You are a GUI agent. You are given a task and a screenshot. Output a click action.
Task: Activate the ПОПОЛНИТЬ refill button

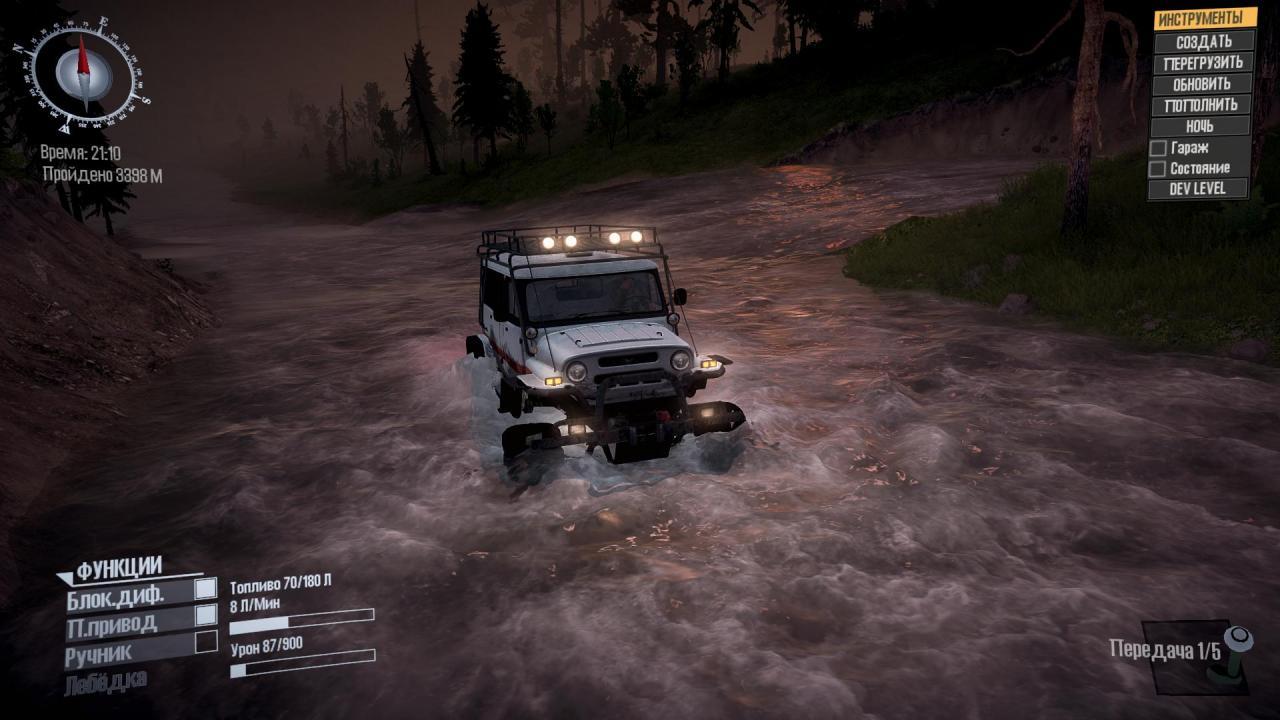point(1201,105)
